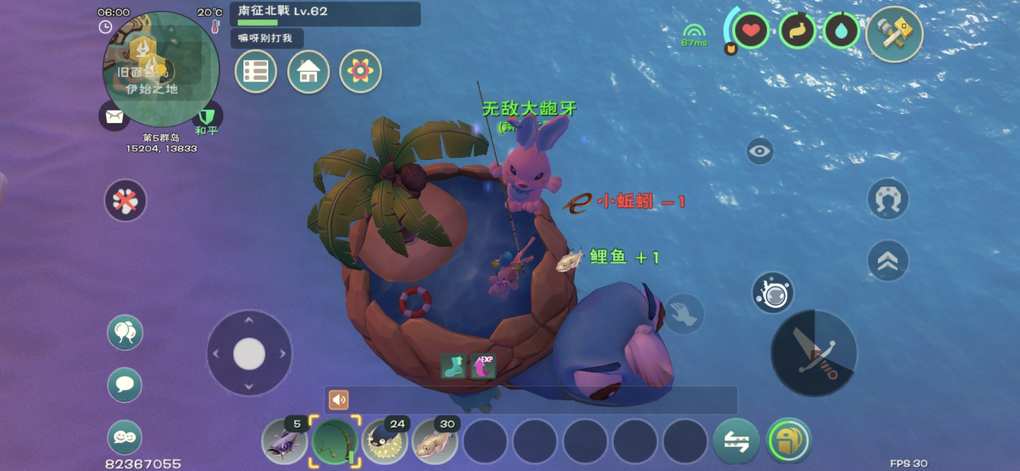Screen dimensions: 1020x471
Task: Toggle the eye visibility icon
Action: click(x=760, y=151)
